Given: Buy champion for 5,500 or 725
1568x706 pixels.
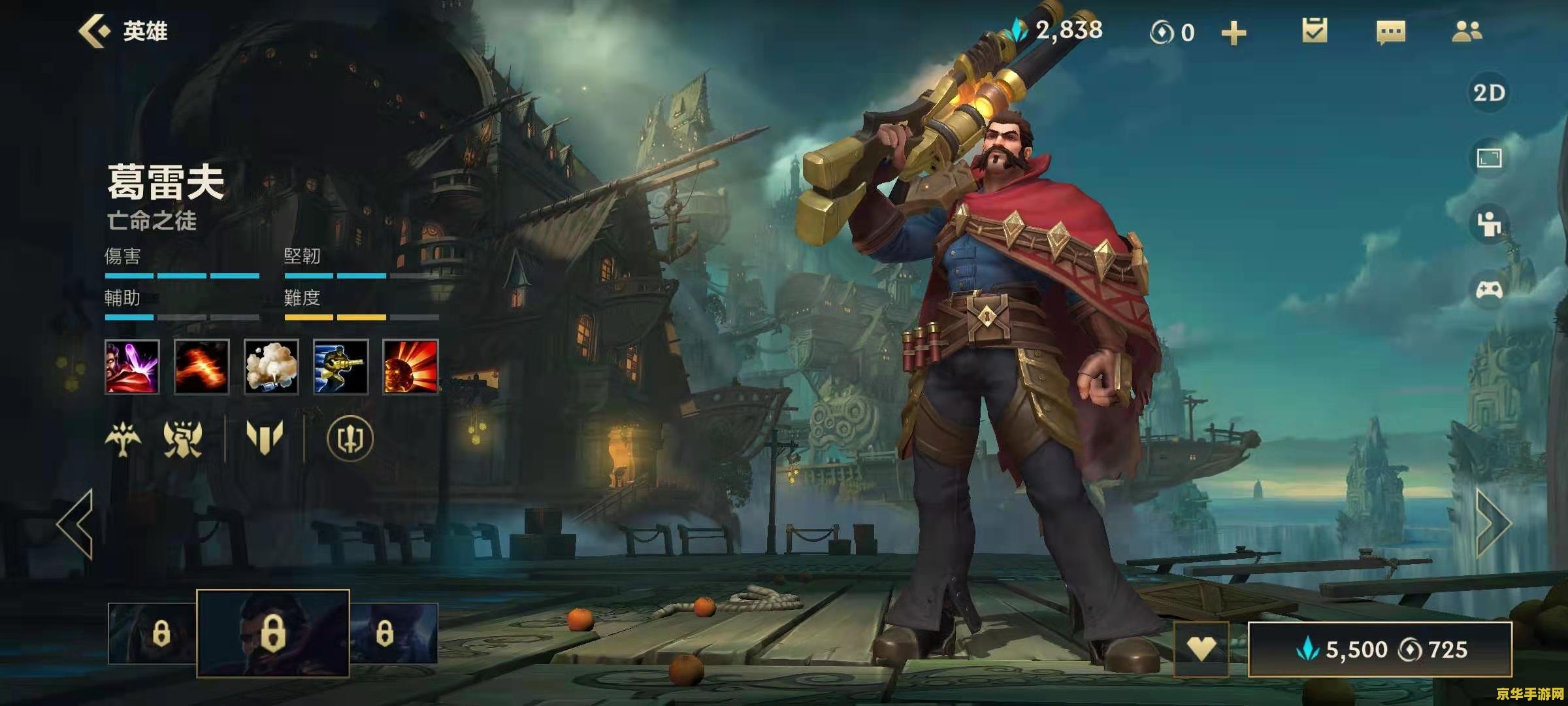Looking at the screenshot, I should [x=1380, y=649].
